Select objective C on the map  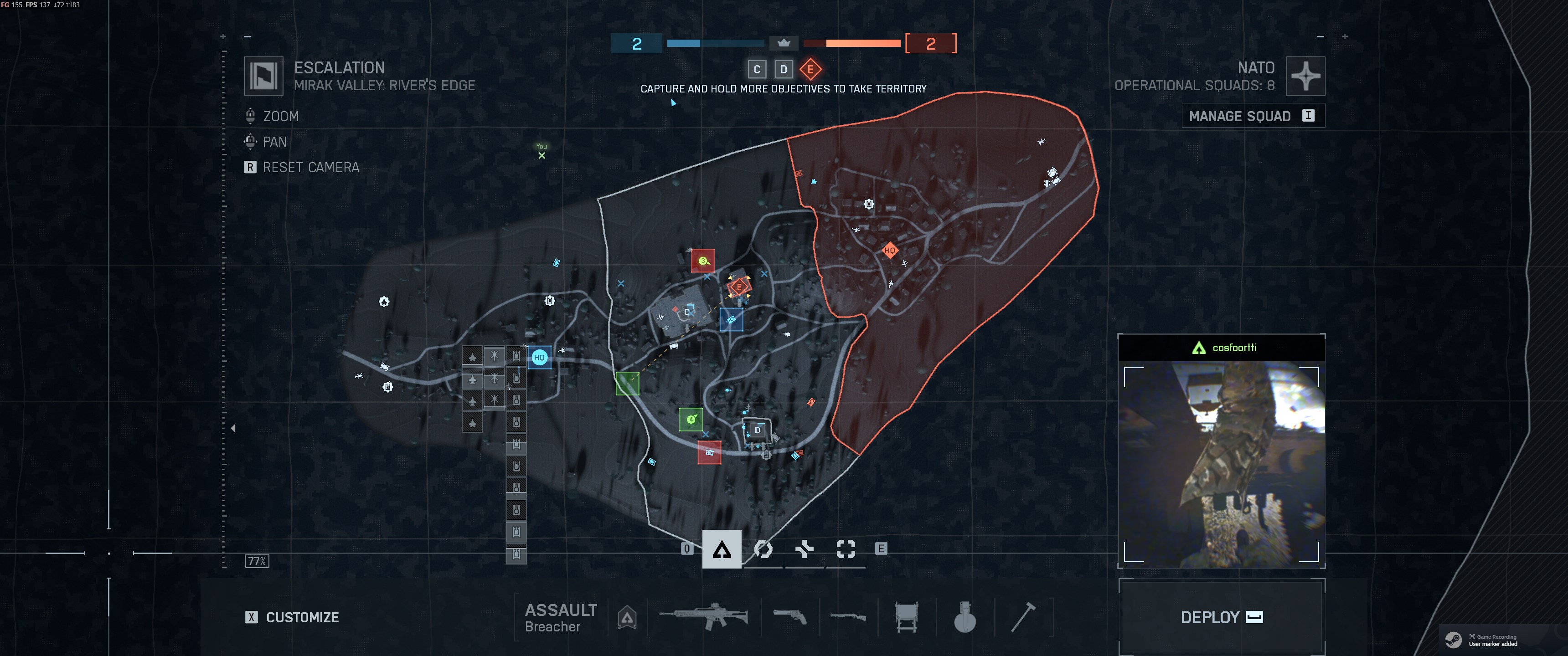click(x=686, y=312)
